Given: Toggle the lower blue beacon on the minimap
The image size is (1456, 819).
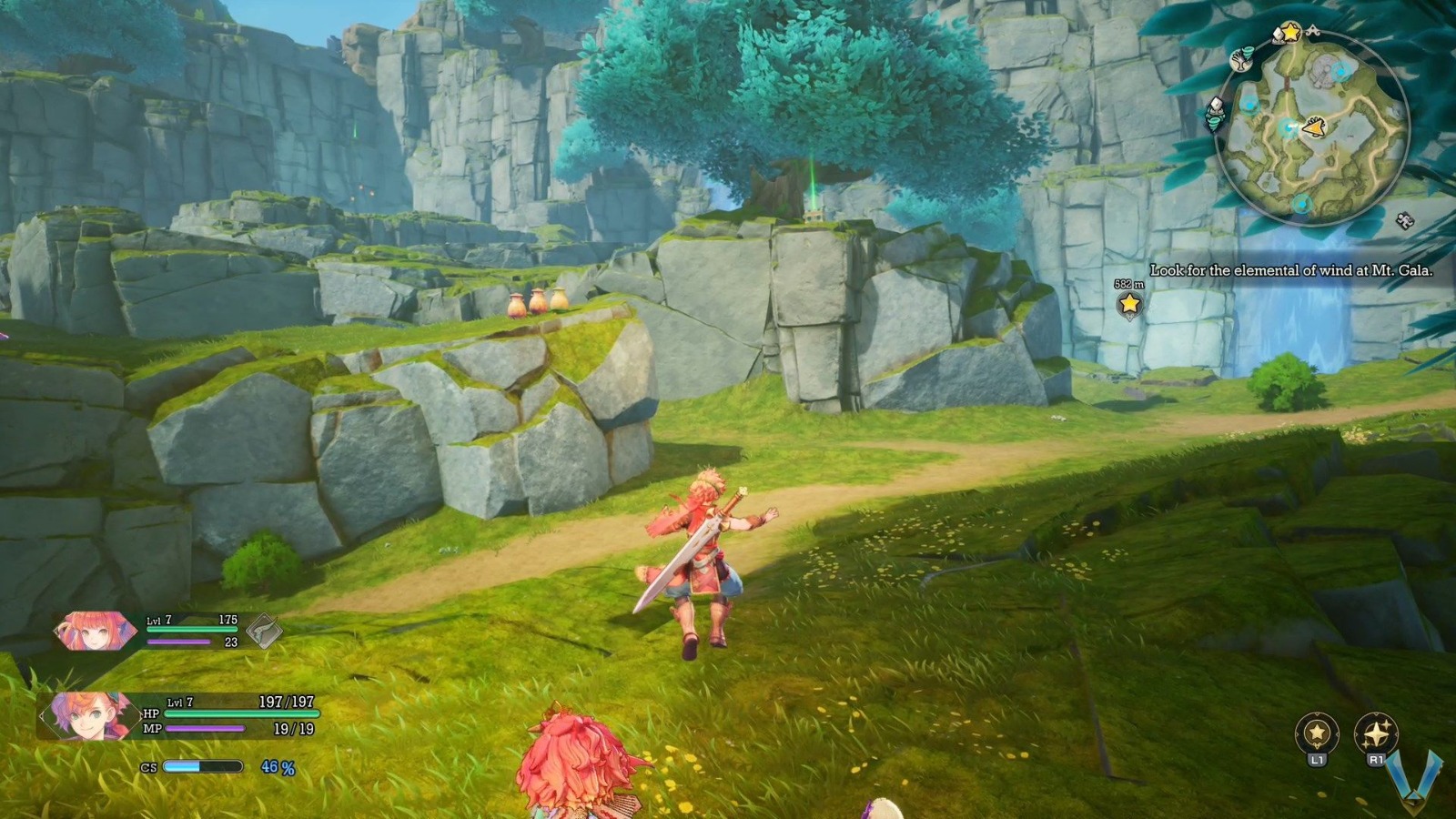Looking at the screenshot, I should pos(1301,204).
